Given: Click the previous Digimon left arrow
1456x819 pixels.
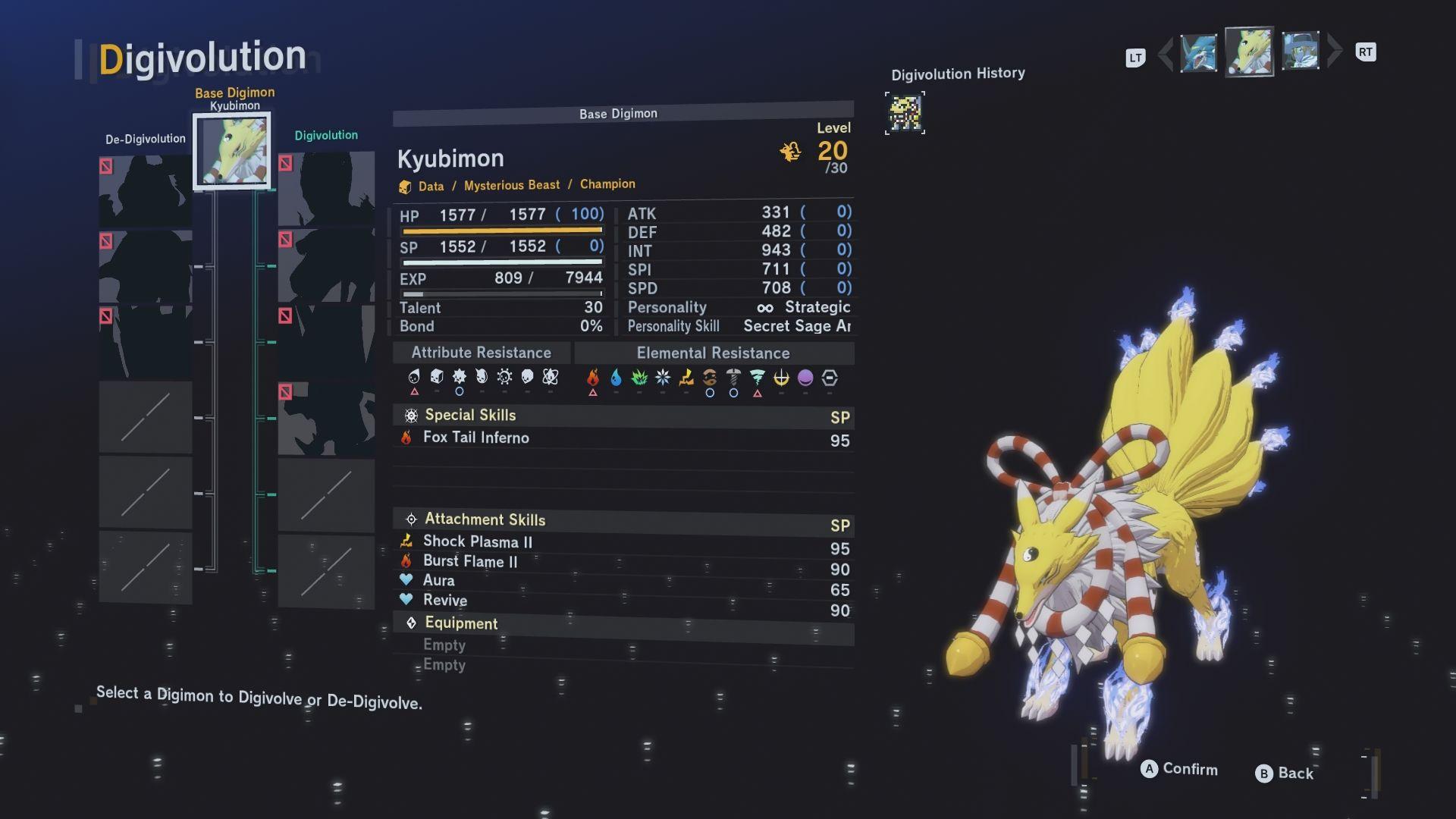Looking at the screenshot, I should pyautogui.click(x=1166, y=53).
